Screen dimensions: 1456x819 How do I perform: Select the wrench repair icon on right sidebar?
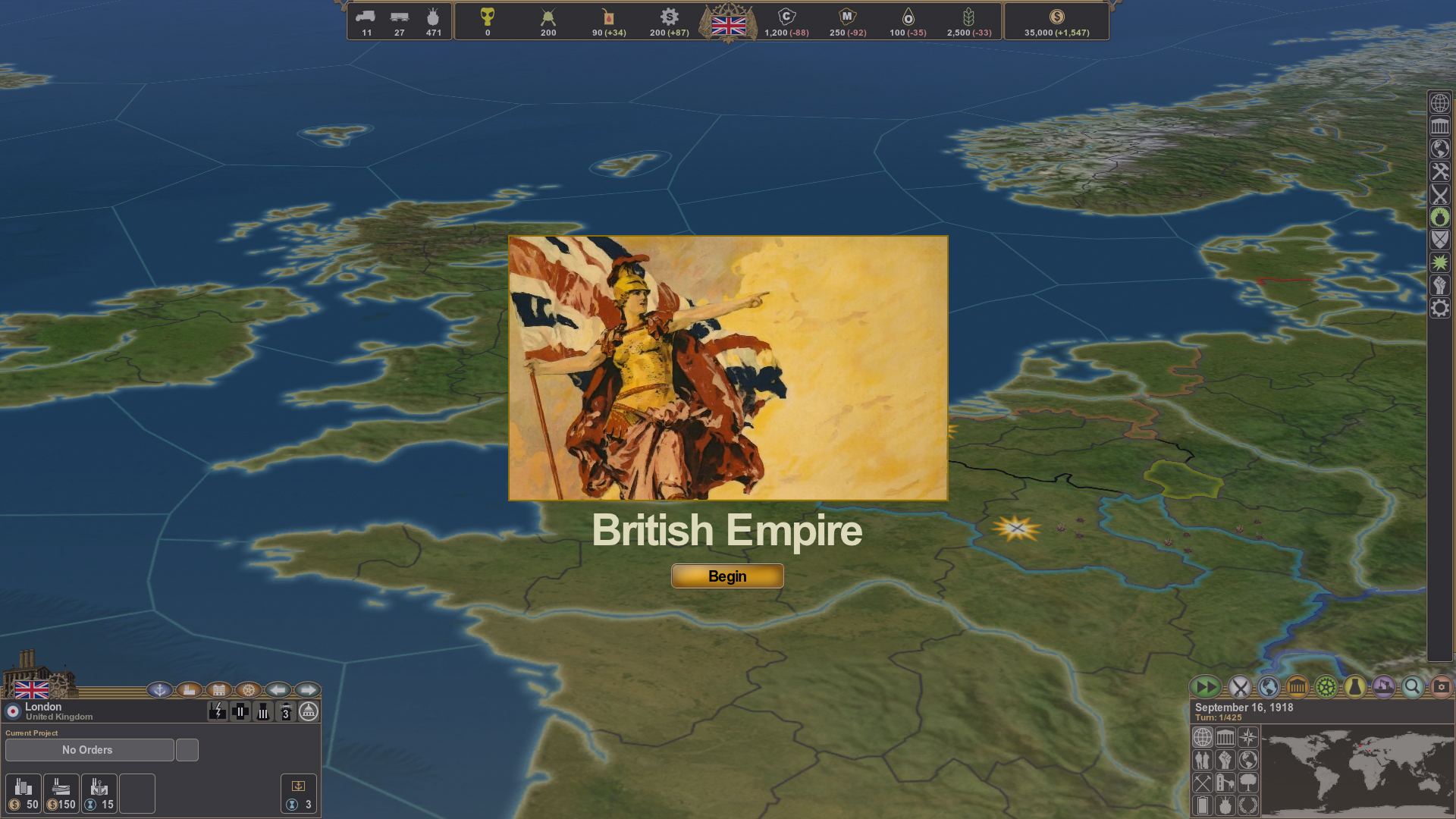[1439, 171]
